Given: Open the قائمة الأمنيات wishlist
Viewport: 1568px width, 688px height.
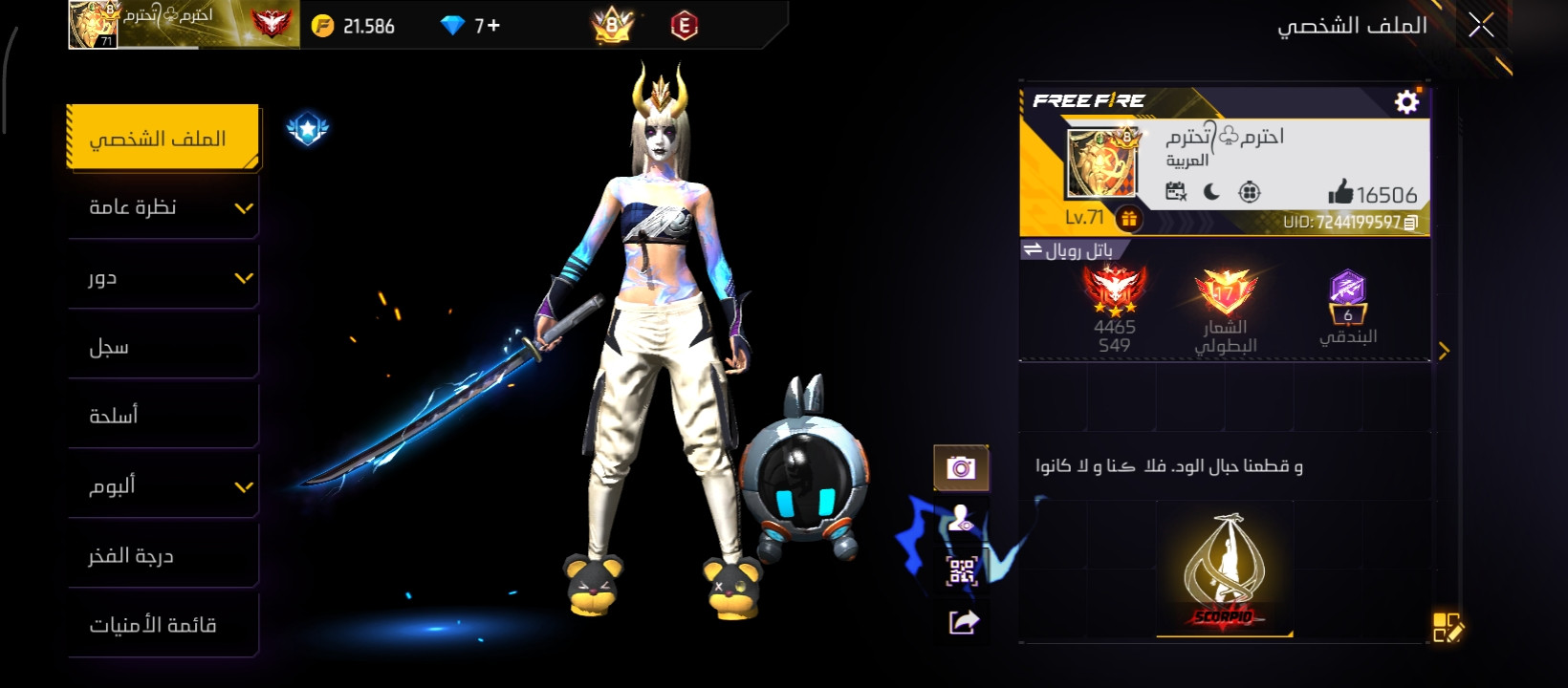Looking at the screenshot, I should 163,625.
